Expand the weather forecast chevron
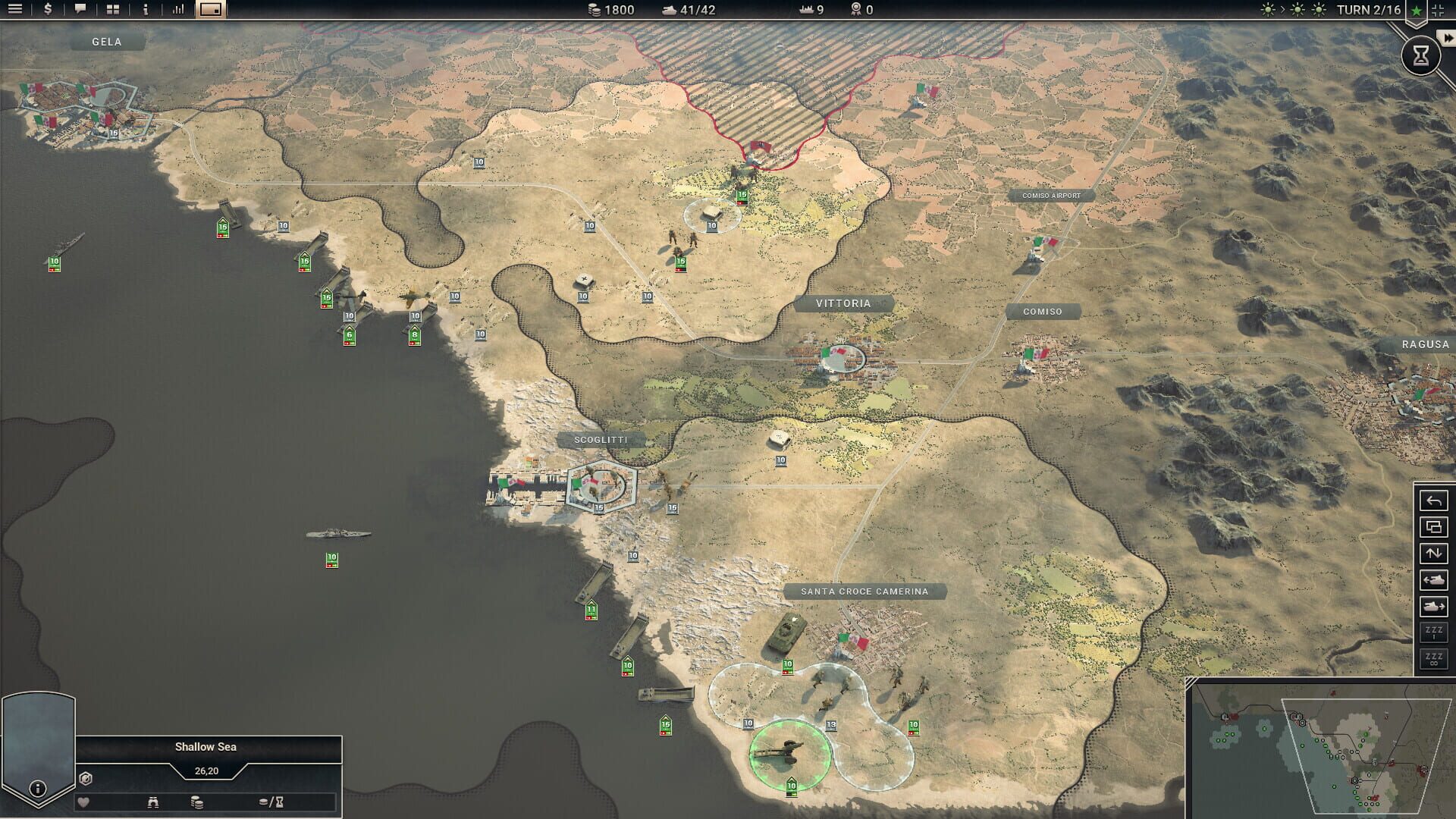Viewport: 1456px width, 819px height. click(1283, 11)
